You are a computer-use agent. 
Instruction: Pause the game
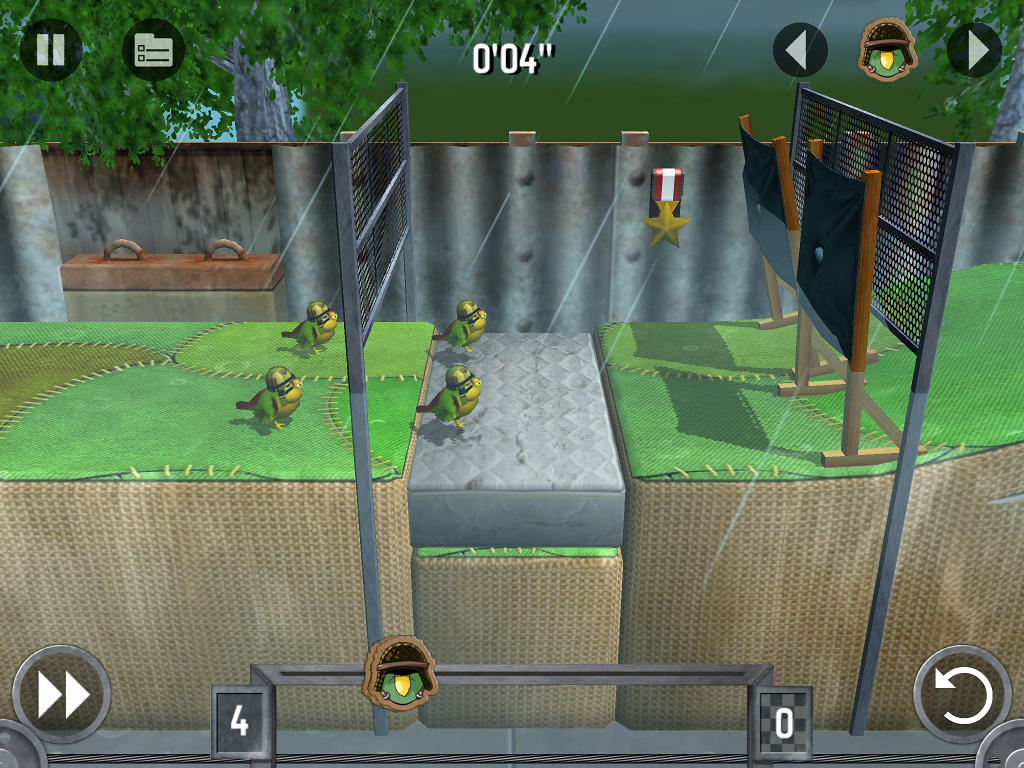[x=50, y=50]
